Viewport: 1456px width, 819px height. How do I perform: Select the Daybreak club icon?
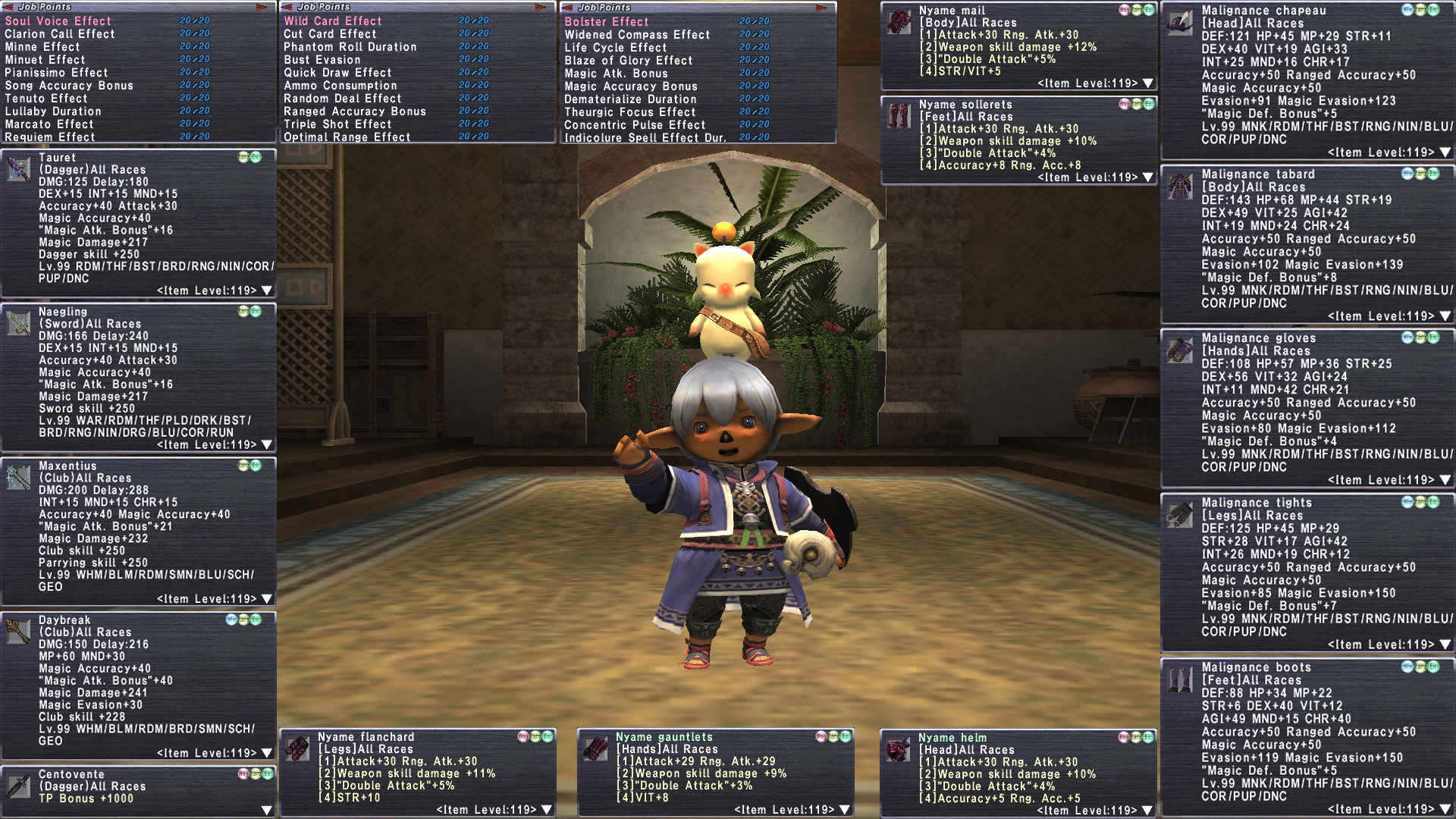pyautogui.click(x=18, y=632)
